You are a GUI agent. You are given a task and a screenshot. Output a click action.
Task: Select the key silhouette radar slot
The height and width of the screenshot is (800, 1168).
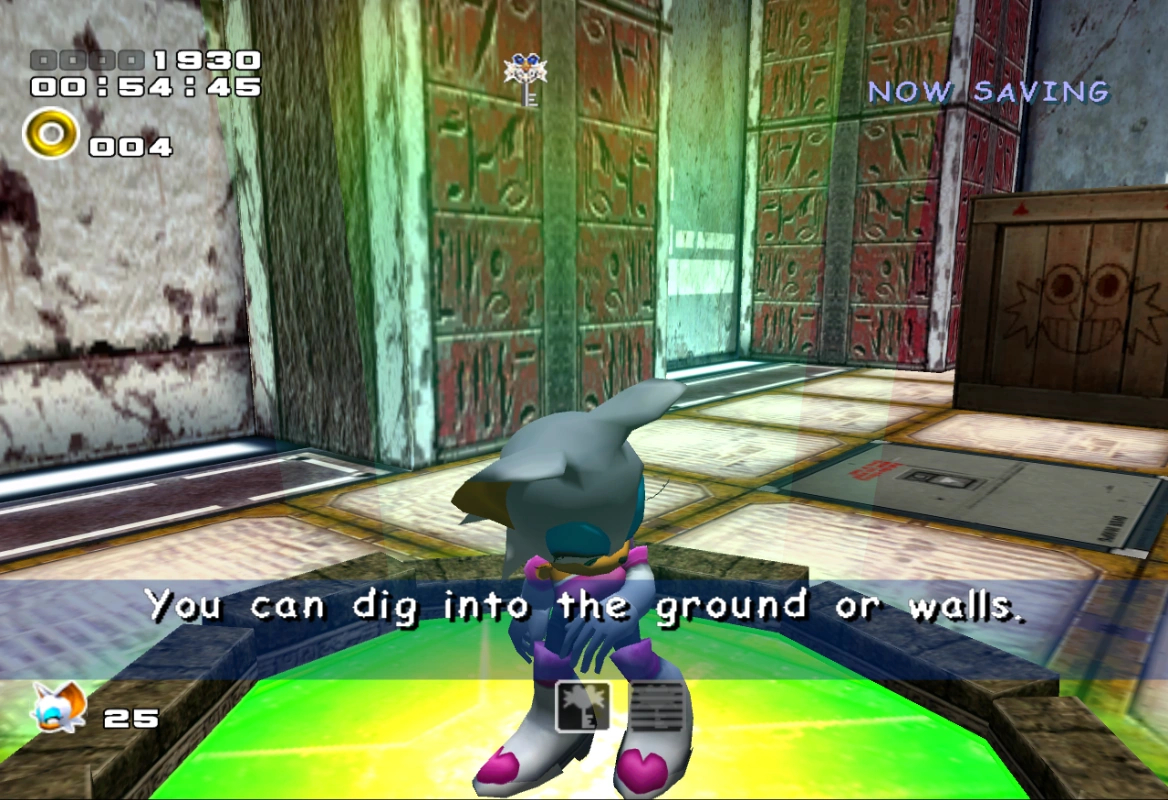click(x=582, y=707)
